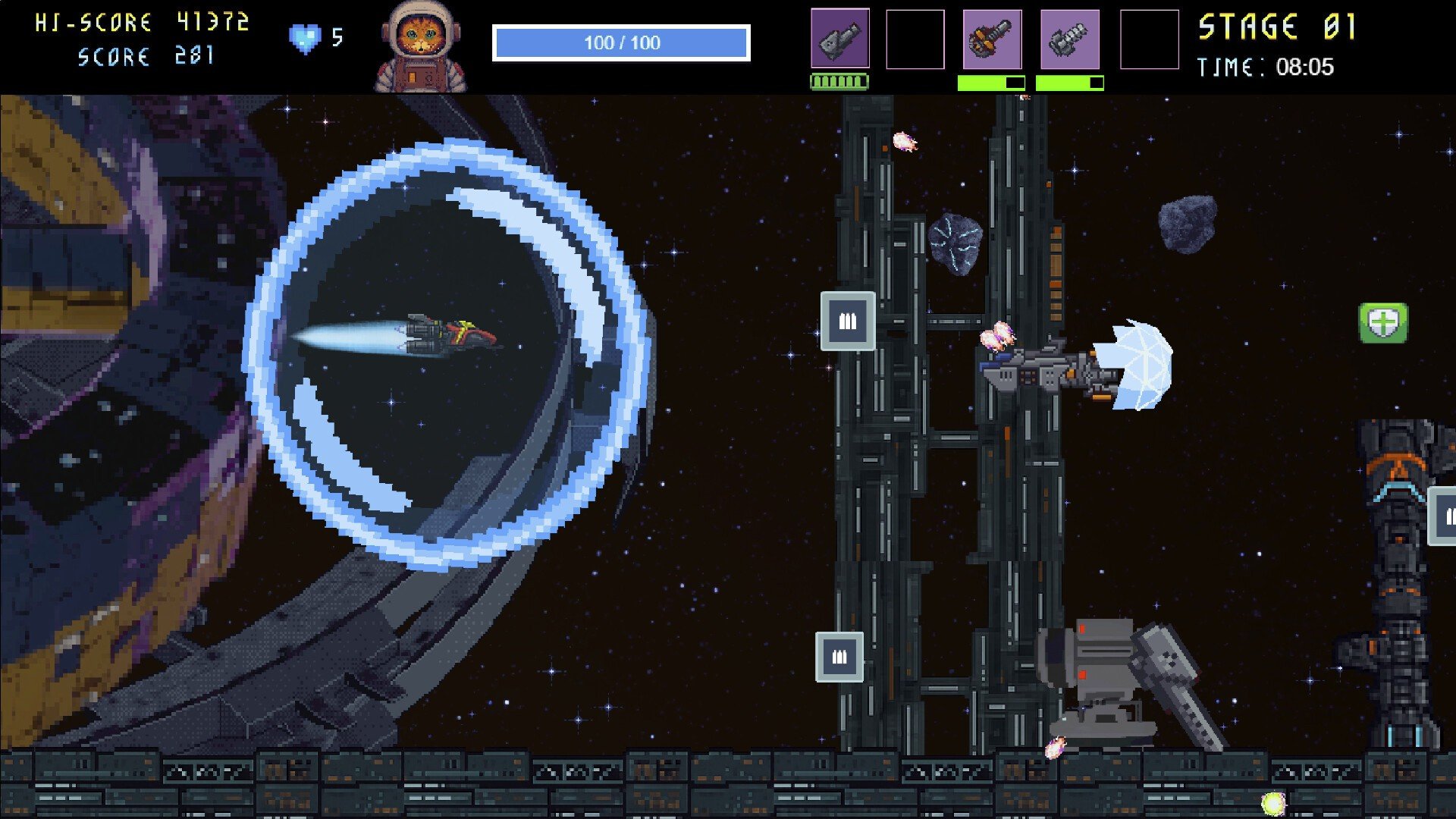Click the astronaut cat pilot portrait
This screenshot has width=1456, height=819.
click(420, 47)
